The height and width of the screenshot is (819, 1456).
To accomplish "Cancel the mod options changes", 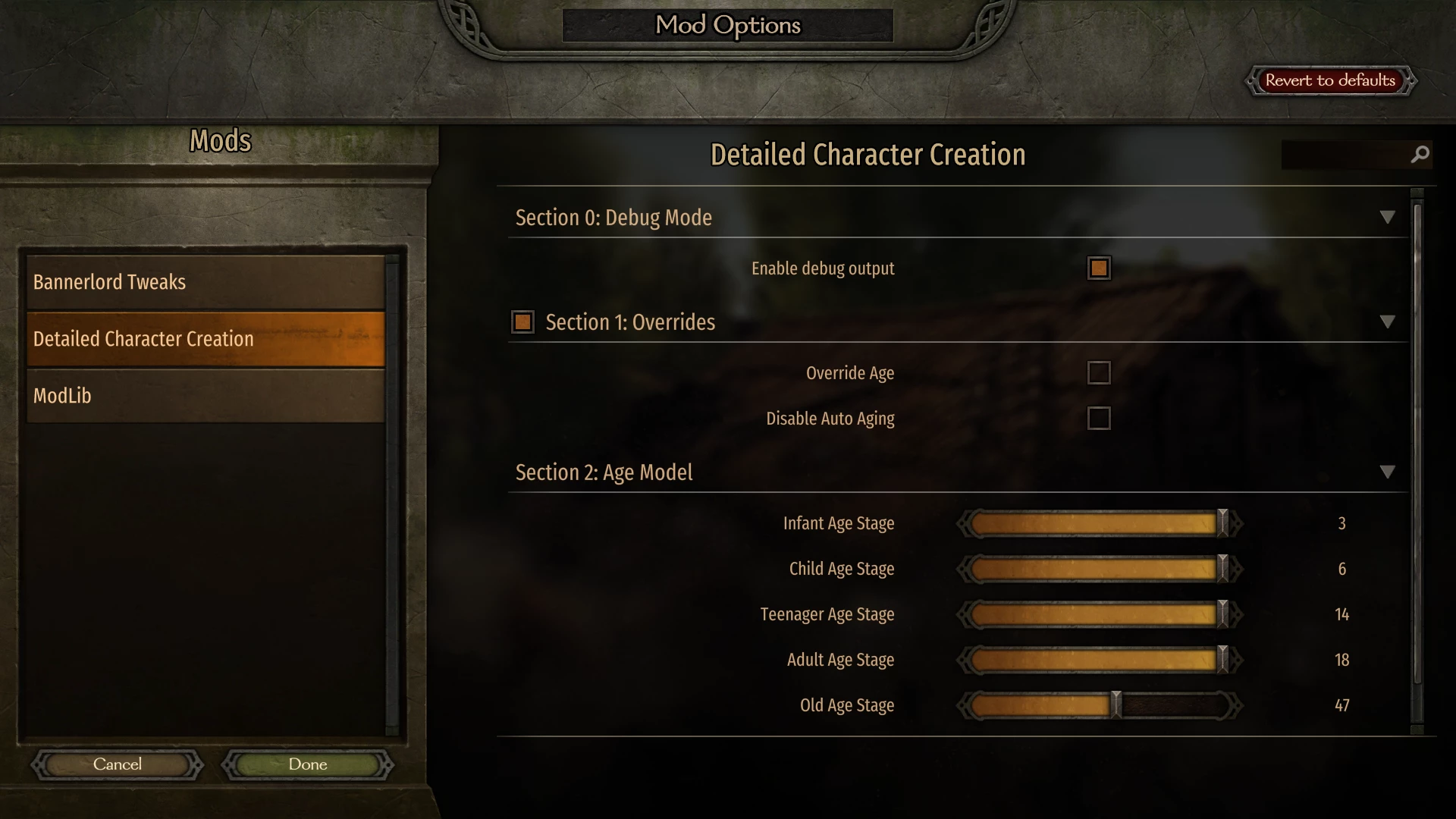I will [x=118, y=764].
